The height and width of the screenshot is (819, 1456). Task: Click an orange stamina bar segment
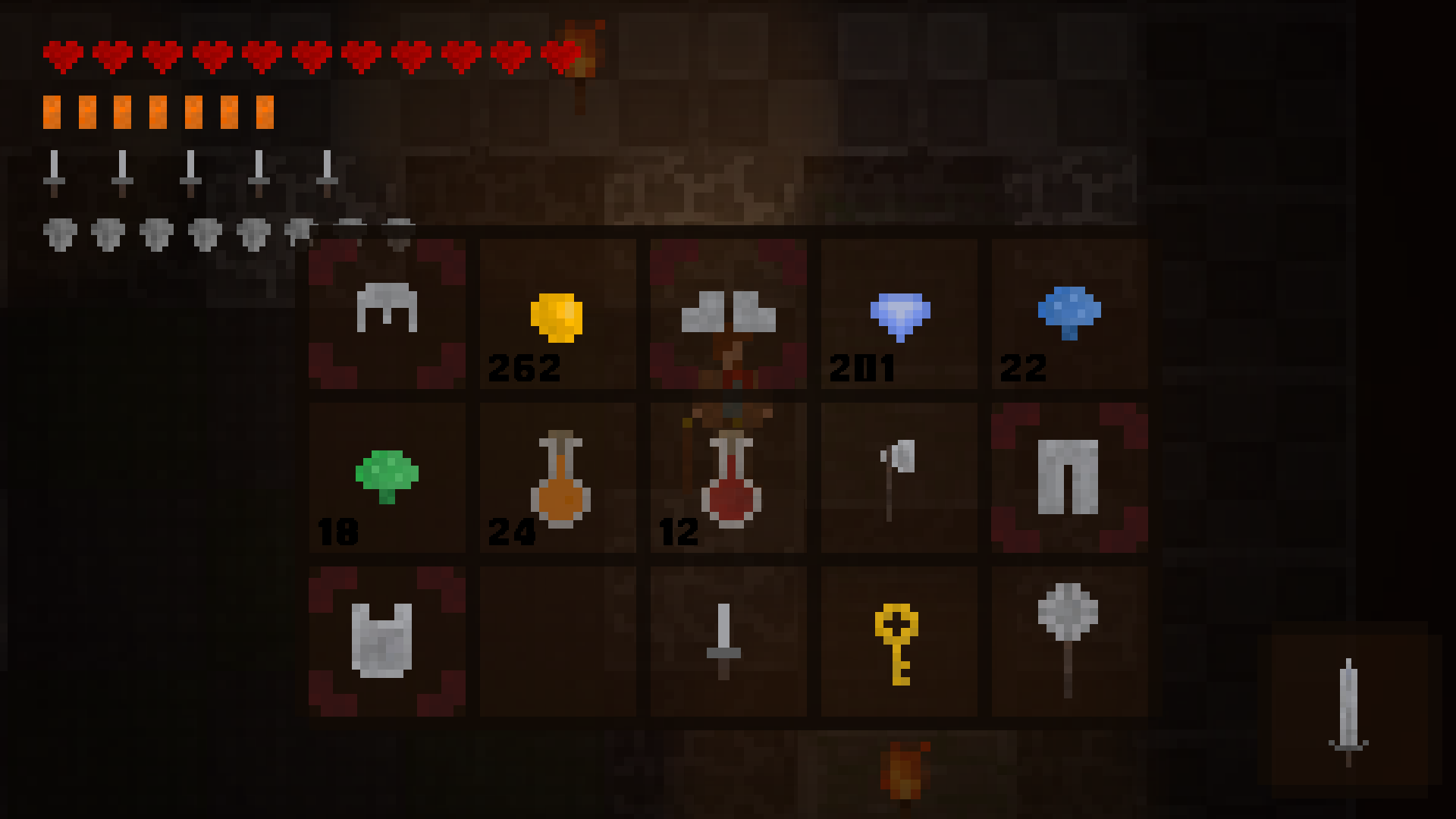(x=53, y=111)
